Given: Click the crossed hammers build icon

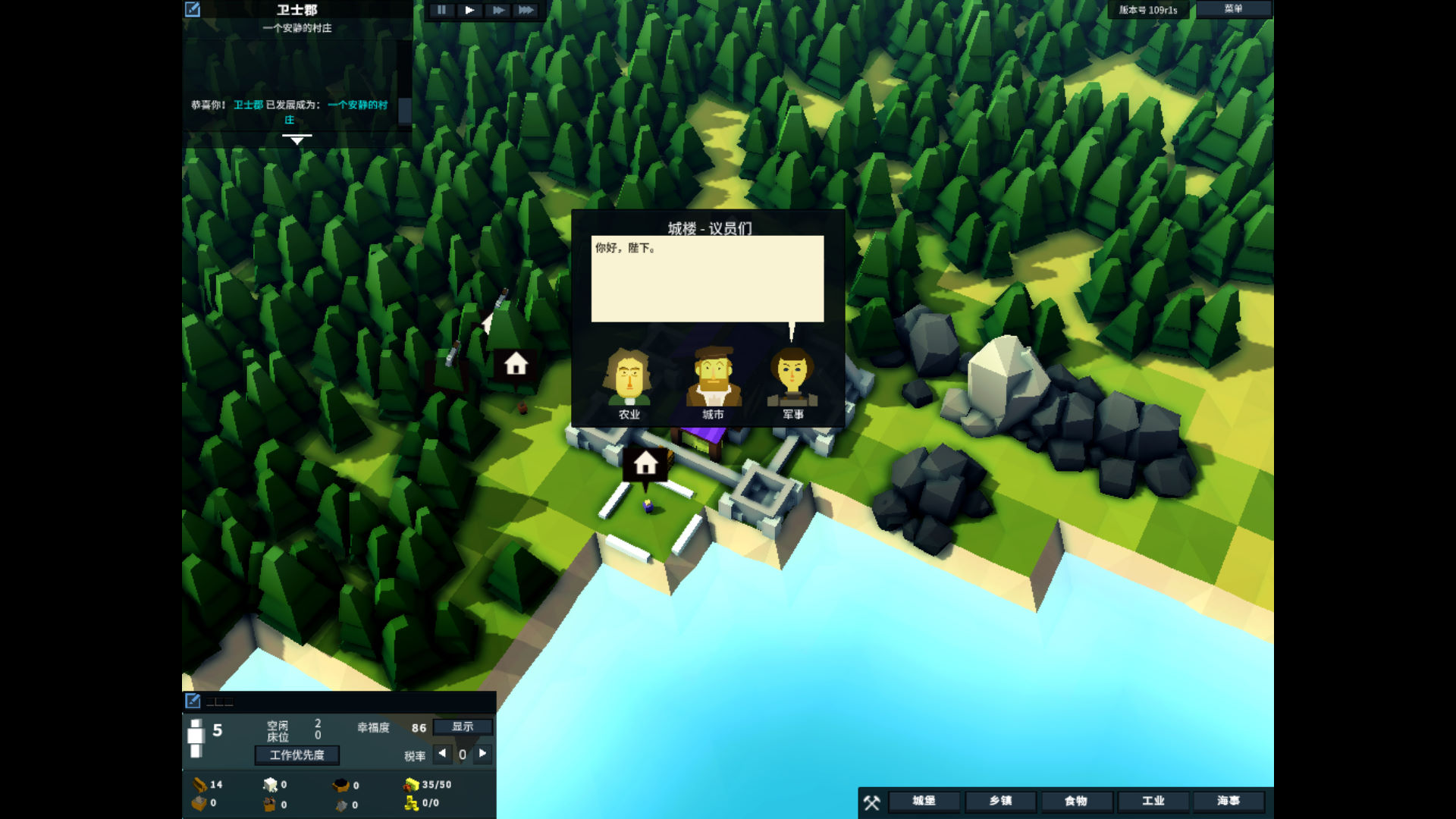Looking at the screenshot, I should click(x=872, y=802).
